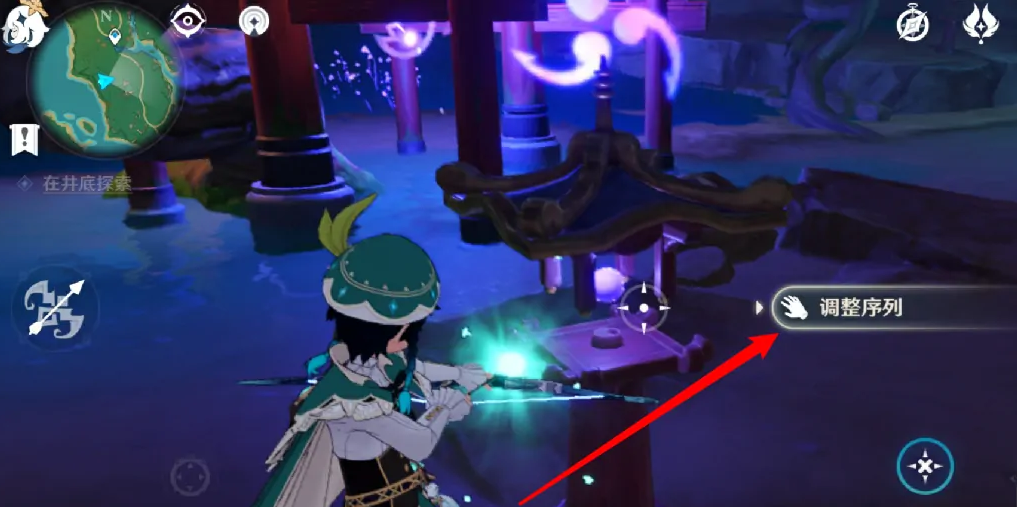
Task: Open the quest bookmark icon
Action: point(23,139)
